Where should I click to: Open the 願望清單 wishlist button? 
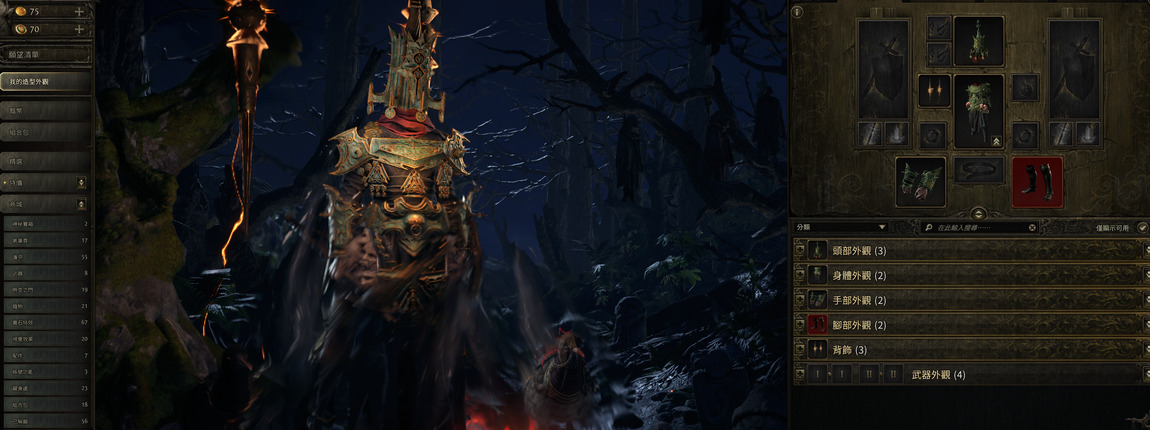(46, 55)
